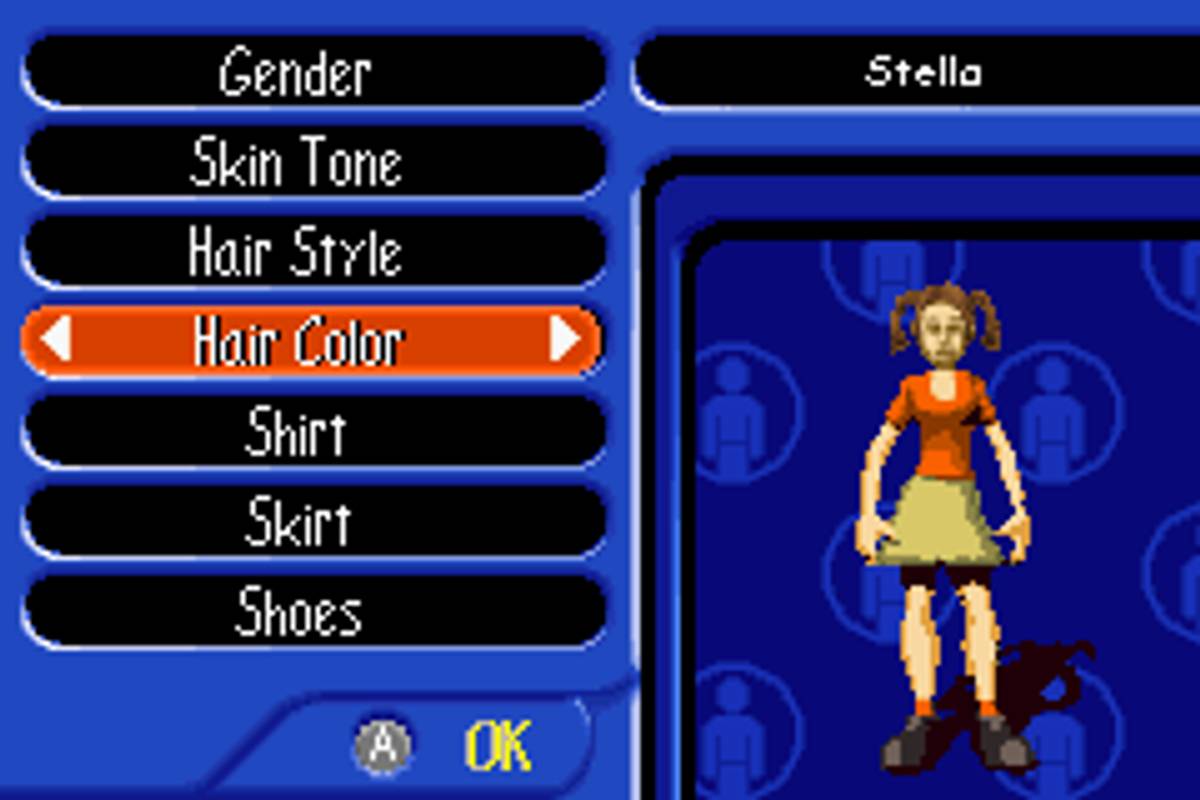Screen dimensions: 1200x800
Task: Click the left arrow on Hair Color
Action: coord(56,340)
